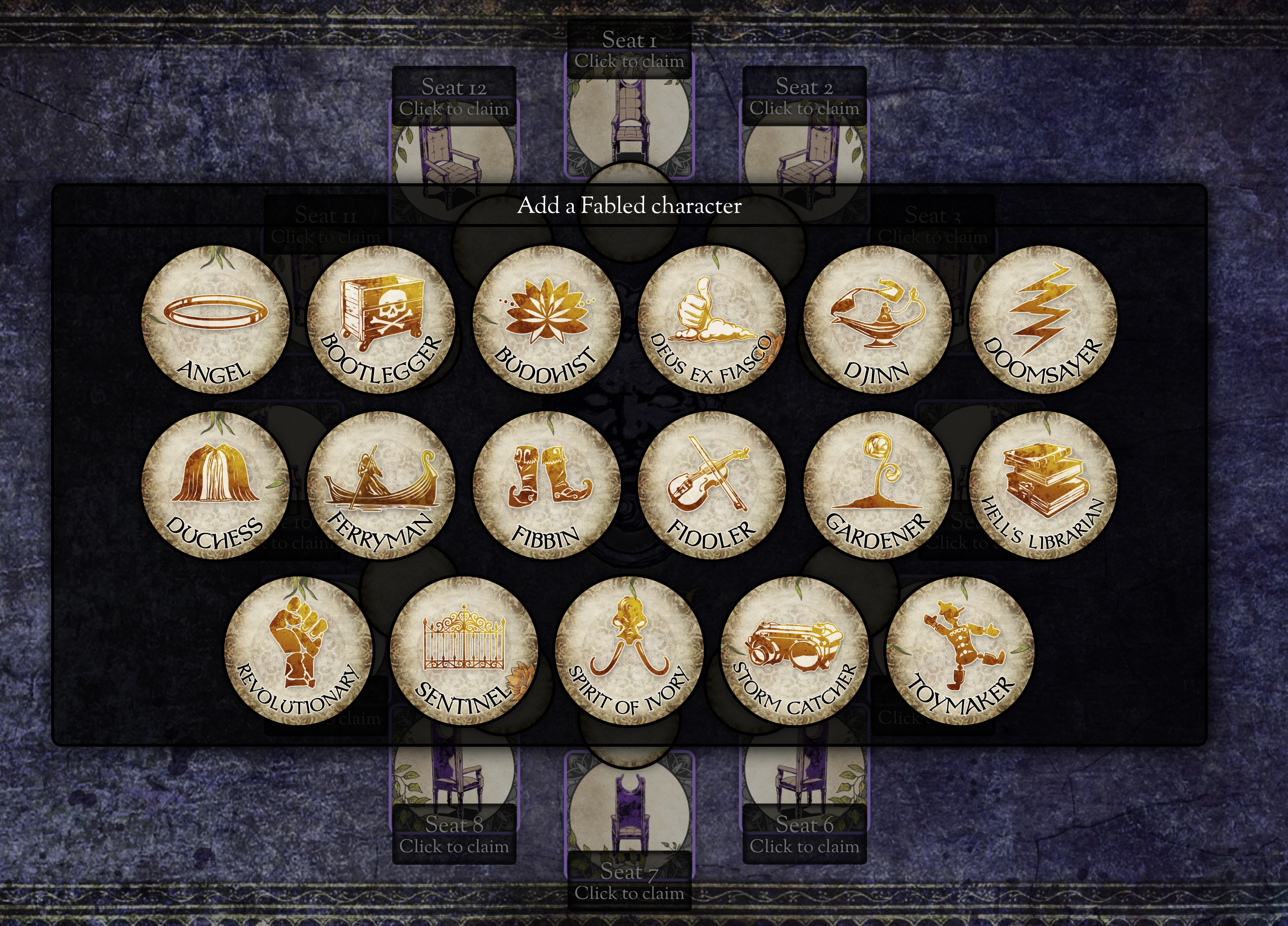Select the Doomsayer lightning token

tap(1043, 319)
